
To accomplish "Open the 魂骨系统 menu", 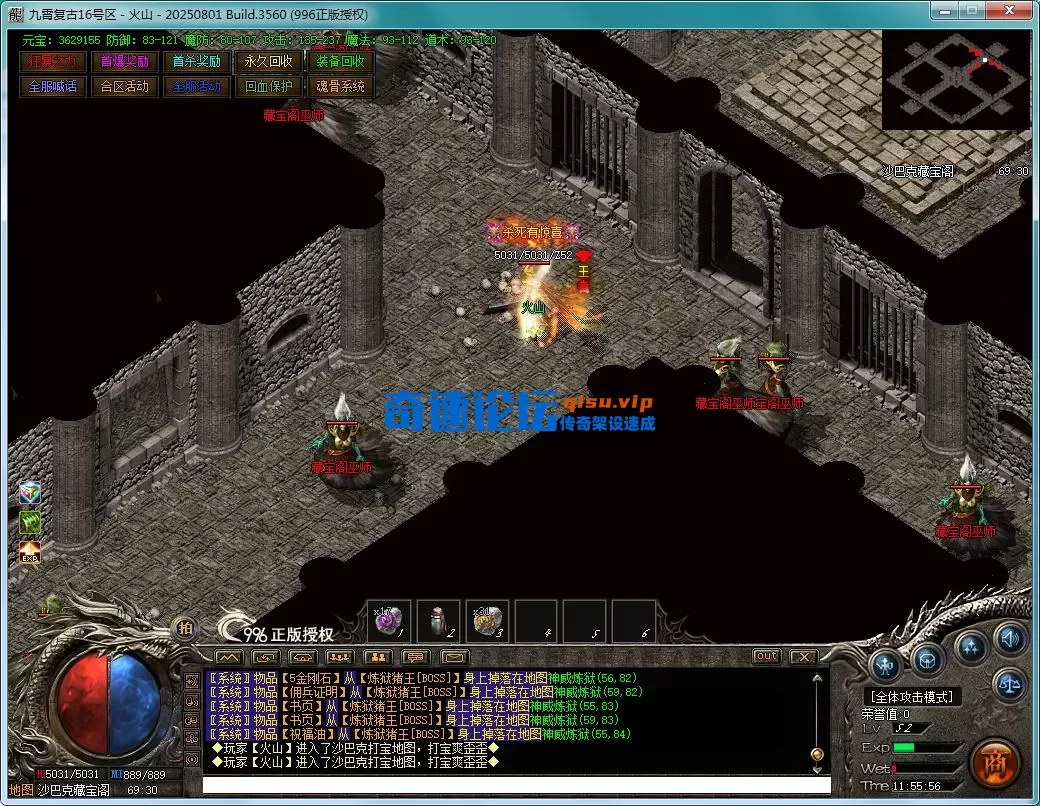I will click(340, 87).
